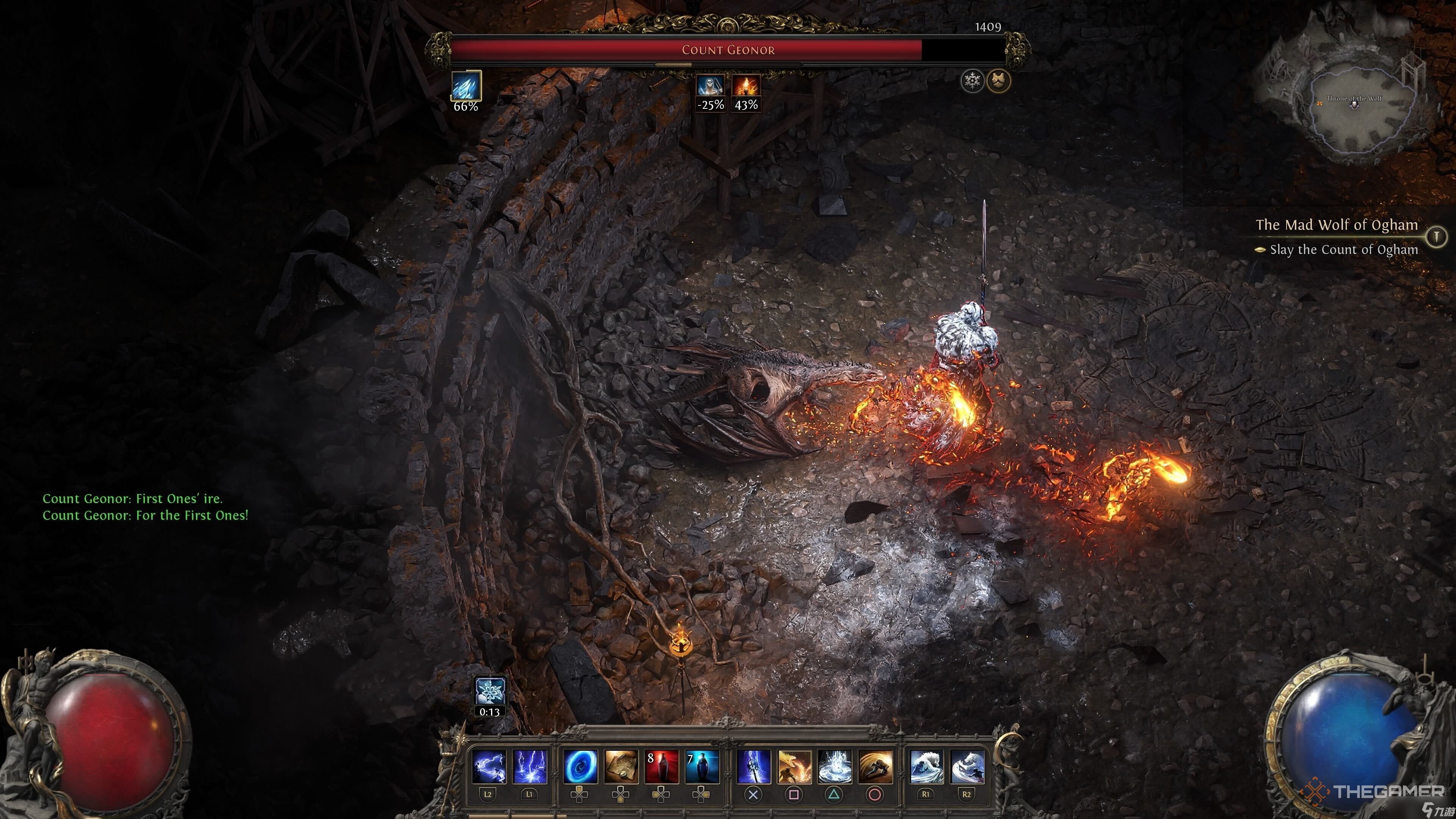Cast the icy ground burst skill
The width and height of the screenshot is (1456, 819).
coord(835,767)
